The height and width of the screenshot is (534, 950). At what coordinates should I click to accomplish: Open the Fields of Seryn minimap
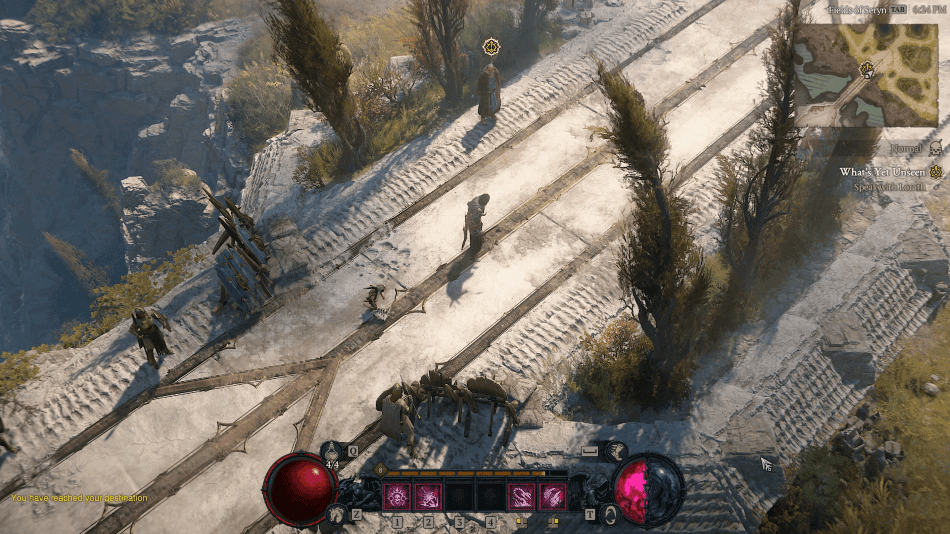click(866, 75)
